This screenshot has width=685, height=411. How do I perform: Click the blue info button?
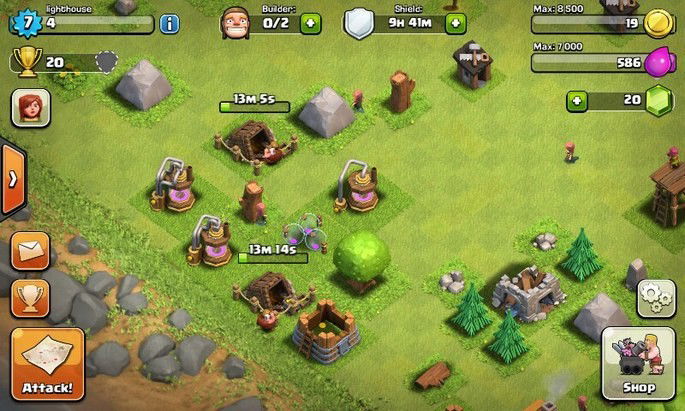[170, 22]
